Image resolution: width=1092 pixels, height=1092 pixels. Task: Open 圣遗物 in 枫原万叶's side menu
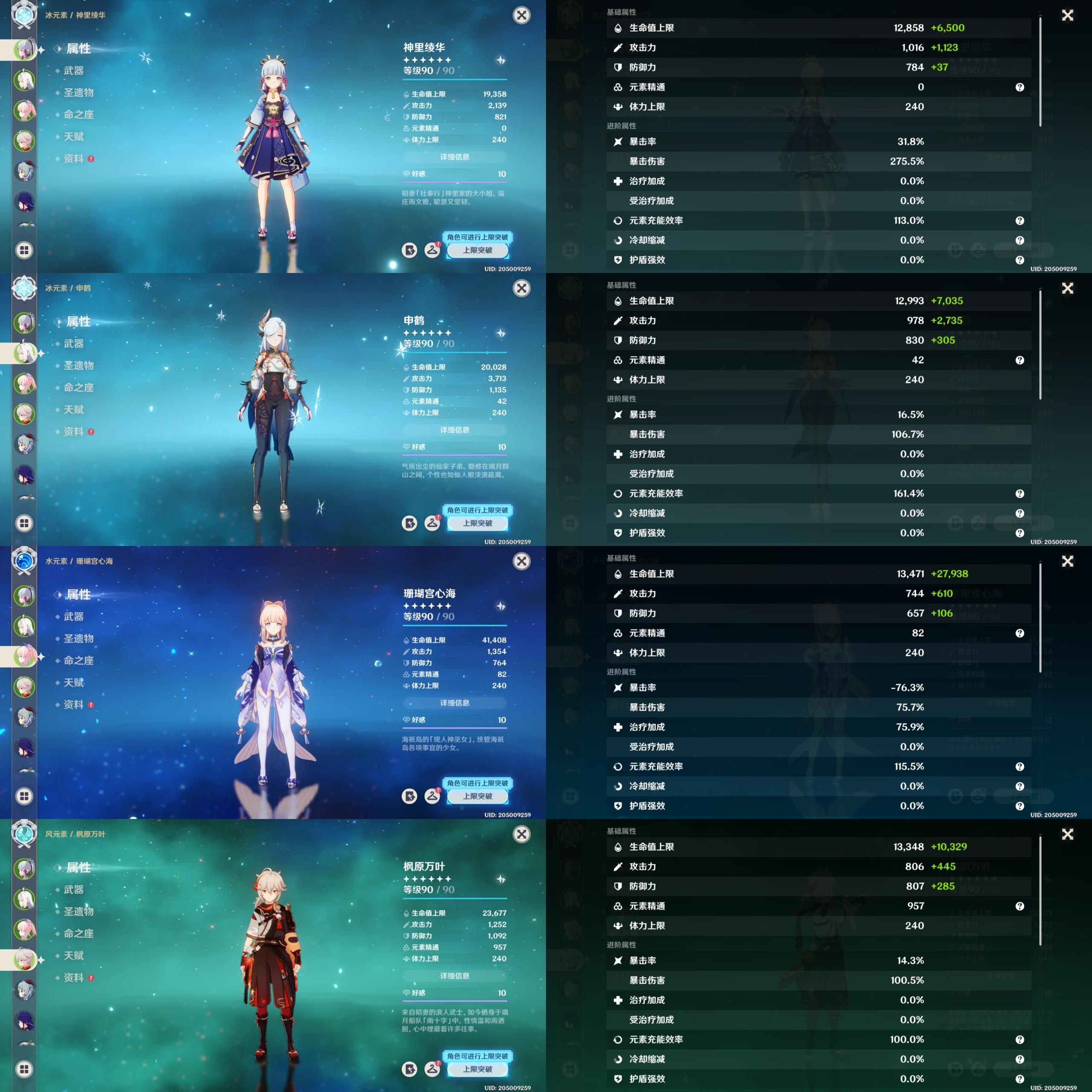point(78,912)
